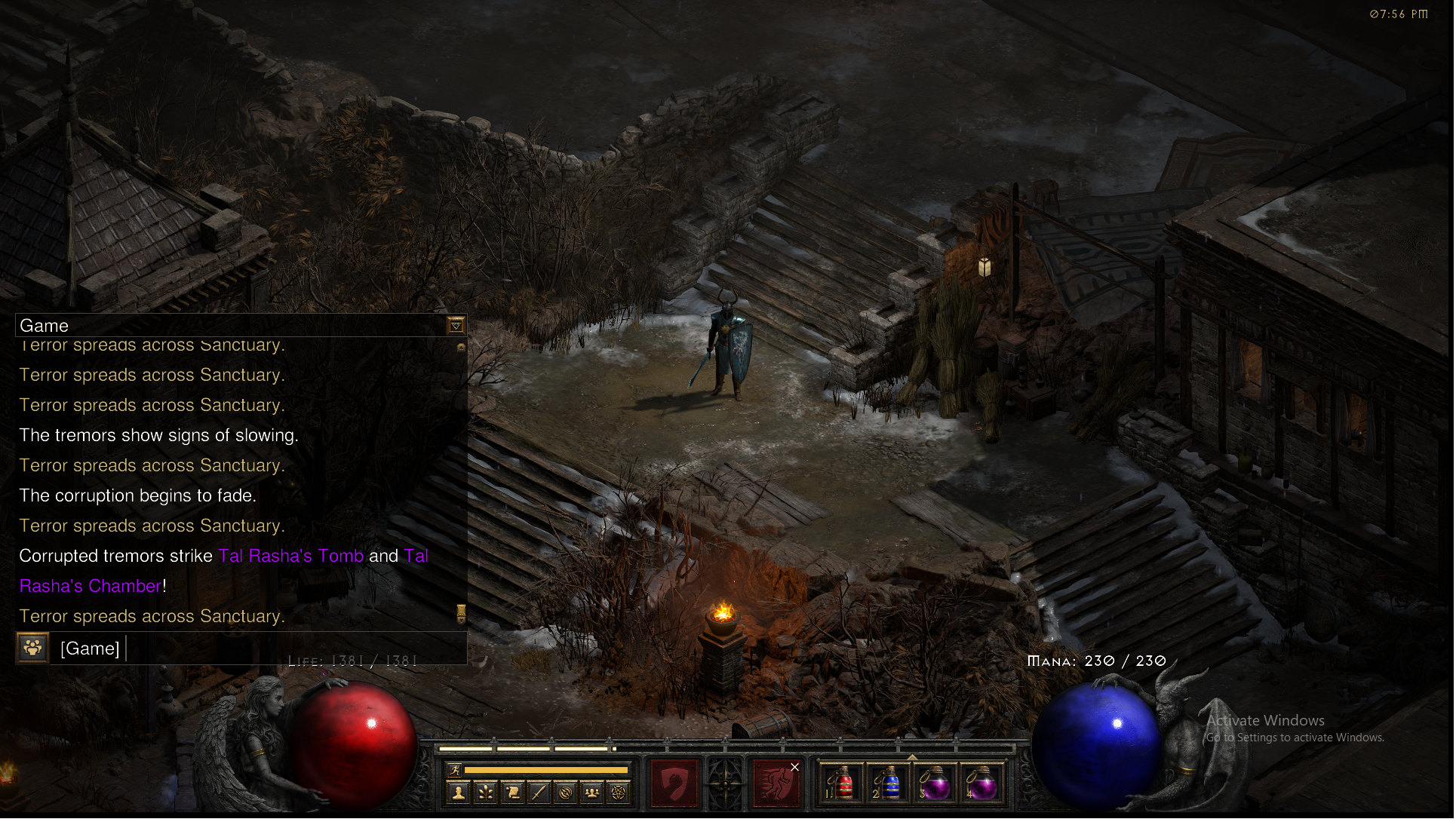
Task: Open the Game chat channel dropdown
Action: point(456,326)
